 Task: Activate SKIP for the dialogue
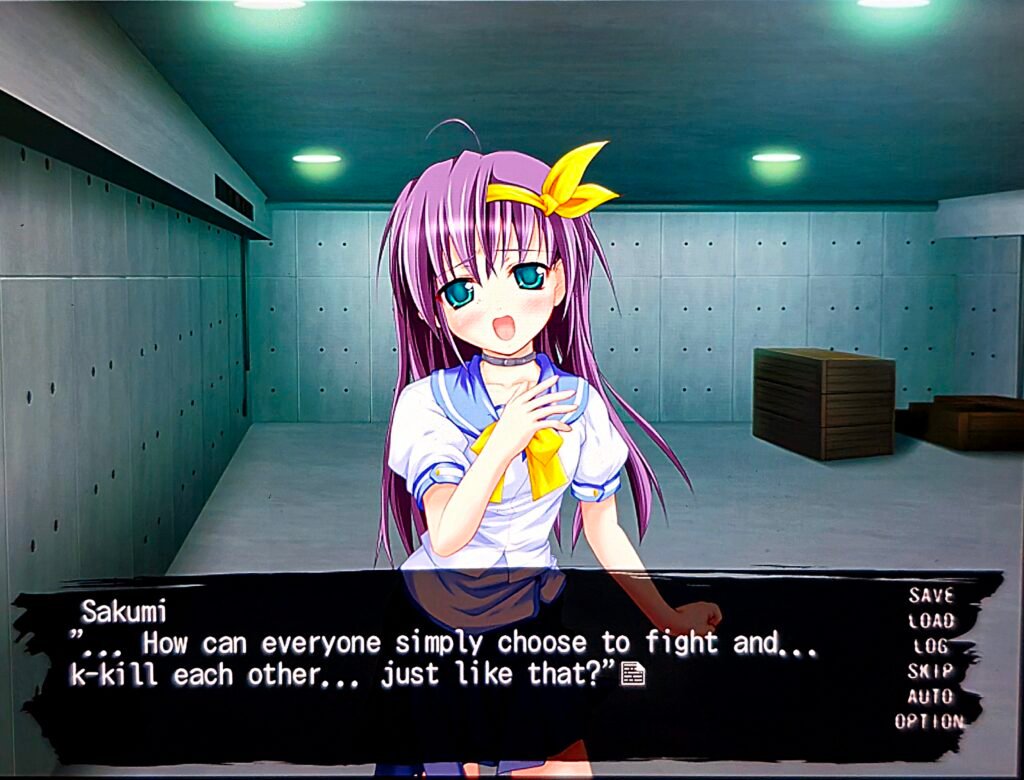[931, 671]
